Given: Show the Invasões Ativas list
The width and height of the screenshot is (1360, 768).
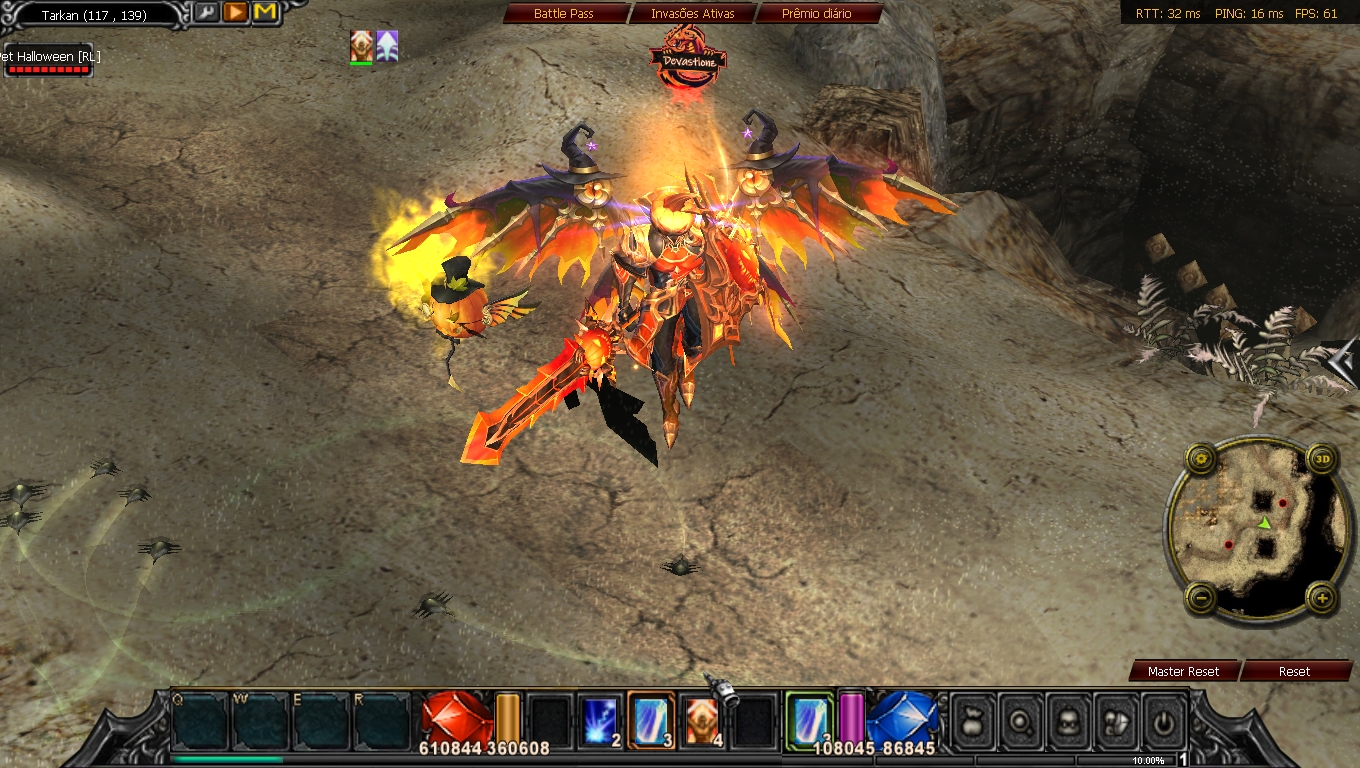Looking at the screenshot, I should (692, 14).
